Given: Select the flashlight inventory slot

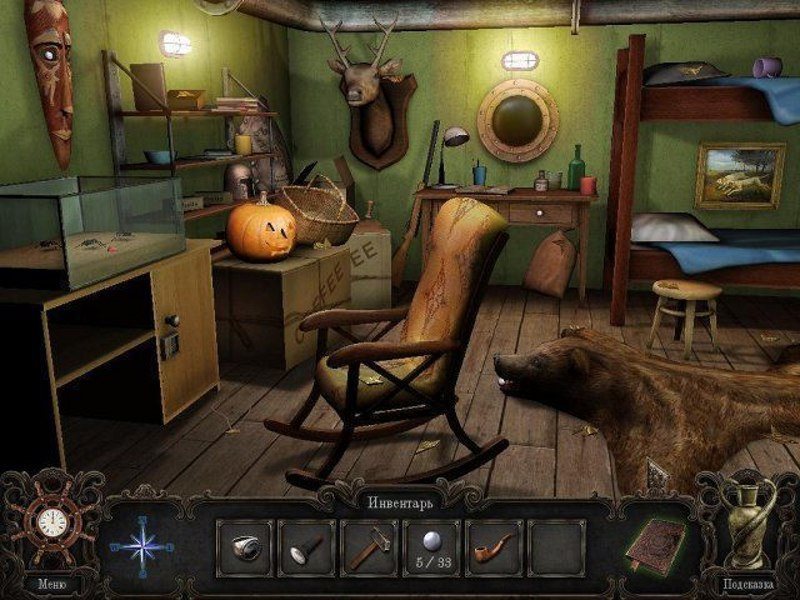Looking at the screenshot, I should tap(307, 547).
